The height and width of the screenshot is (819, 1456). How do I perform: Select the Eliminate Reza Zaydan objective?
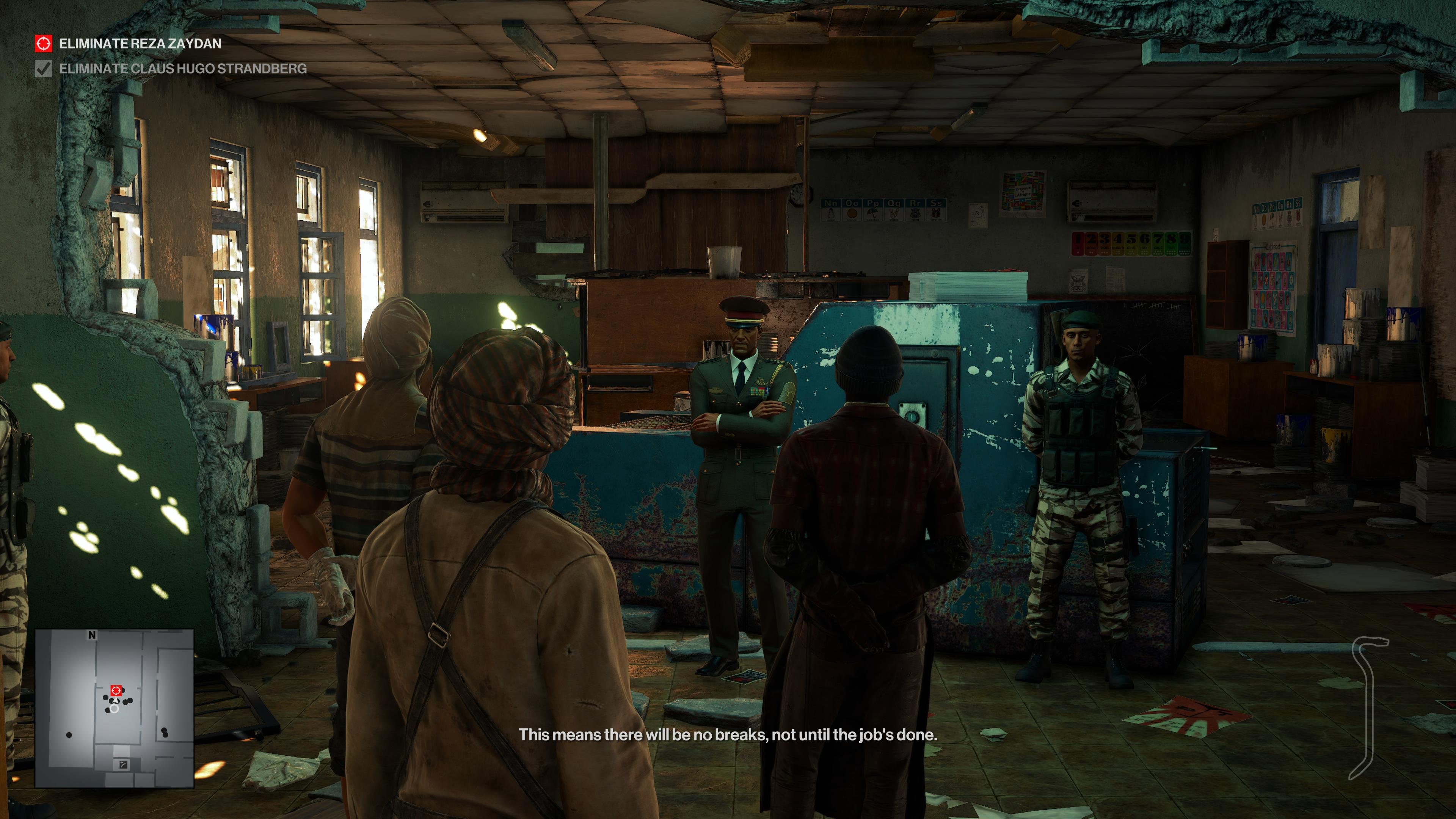(x=140, y=44)
